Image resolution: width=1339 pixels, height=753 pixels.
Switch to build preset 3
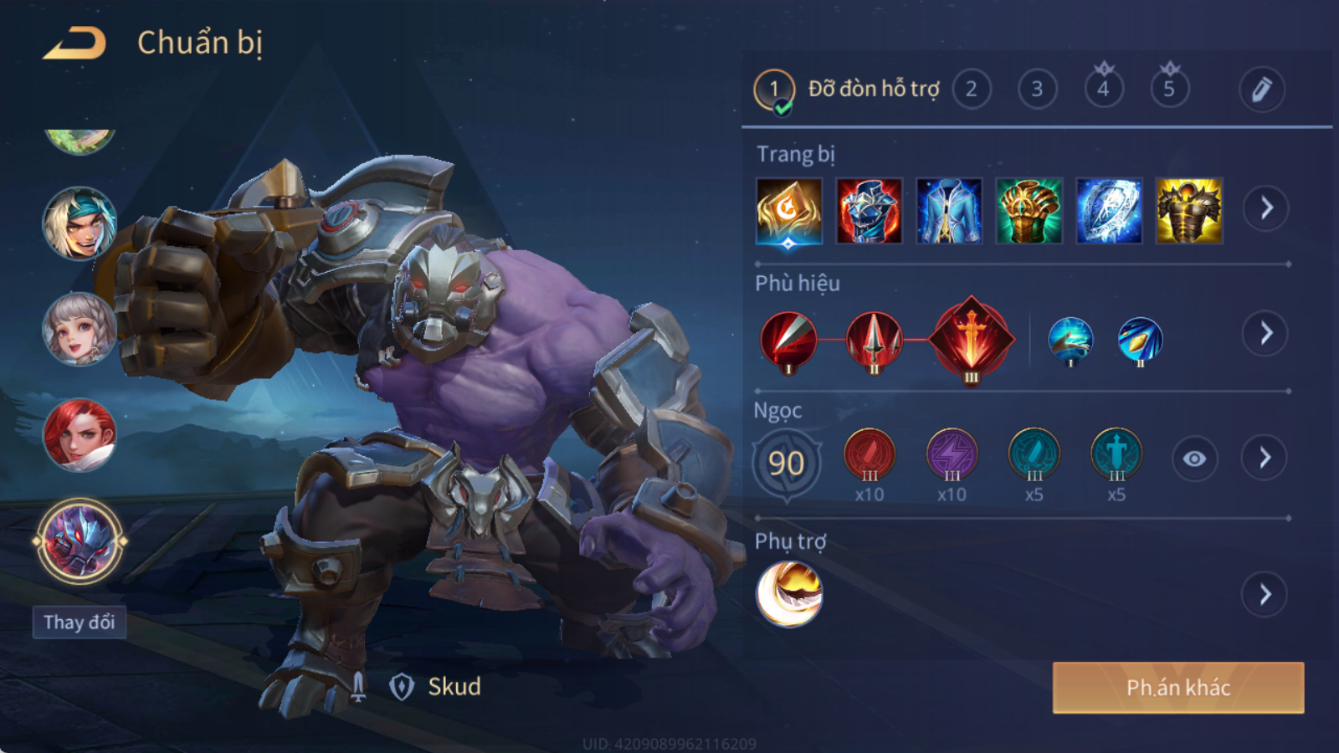coord(1037,89)
